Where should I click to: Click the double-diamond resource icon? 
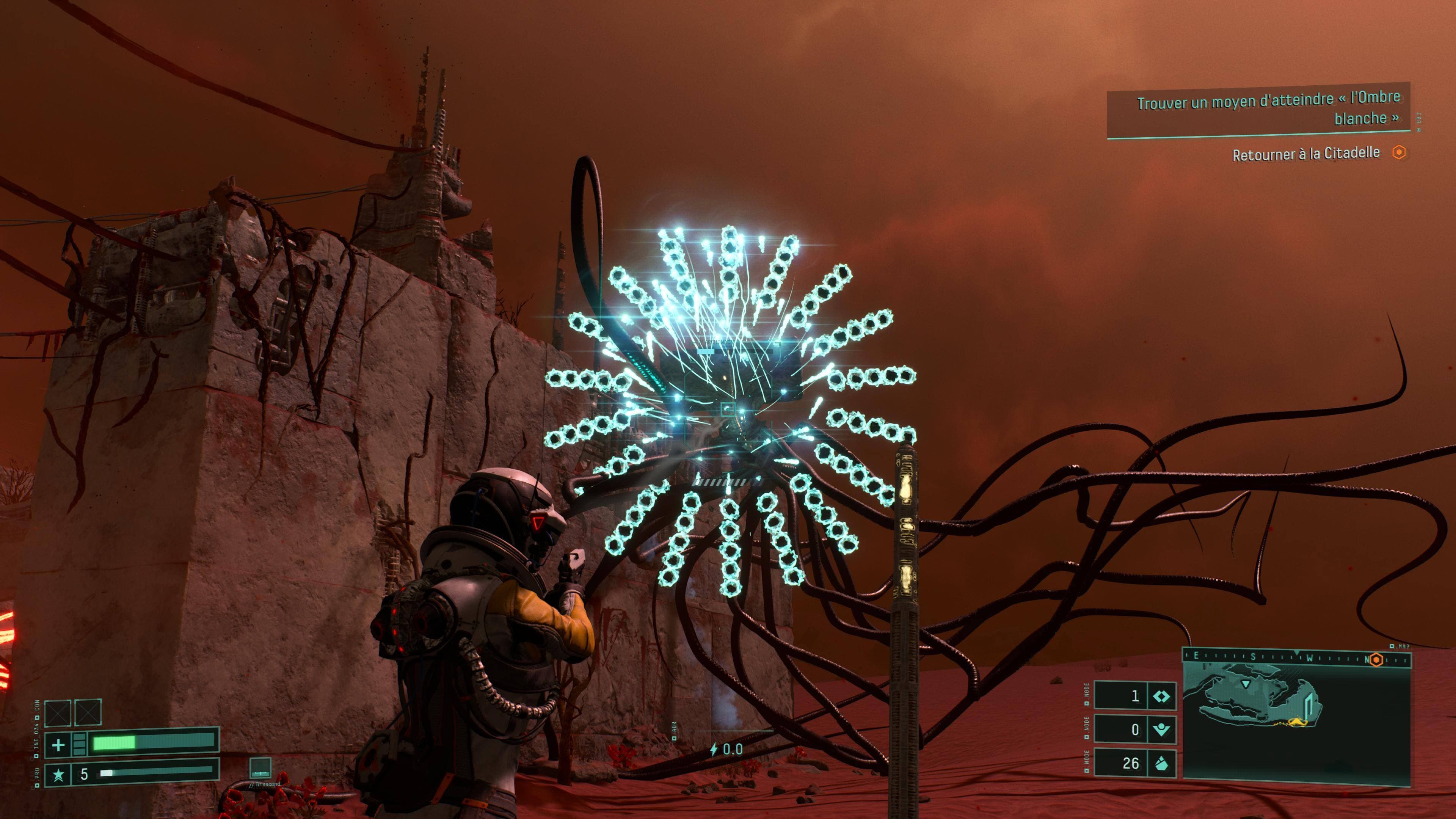1161,696
